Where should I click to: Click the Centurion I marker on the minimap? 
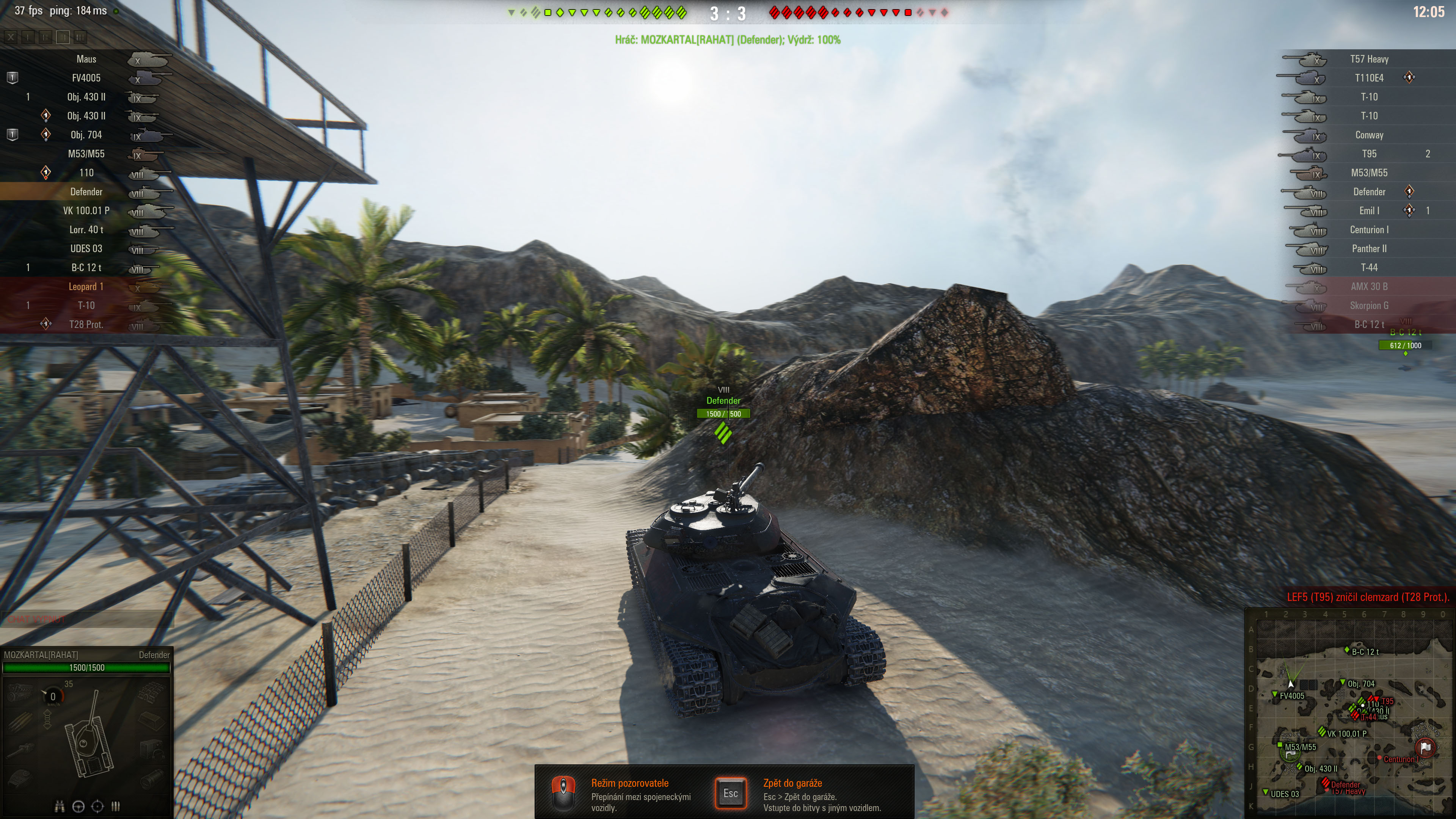coord(1380,758)
